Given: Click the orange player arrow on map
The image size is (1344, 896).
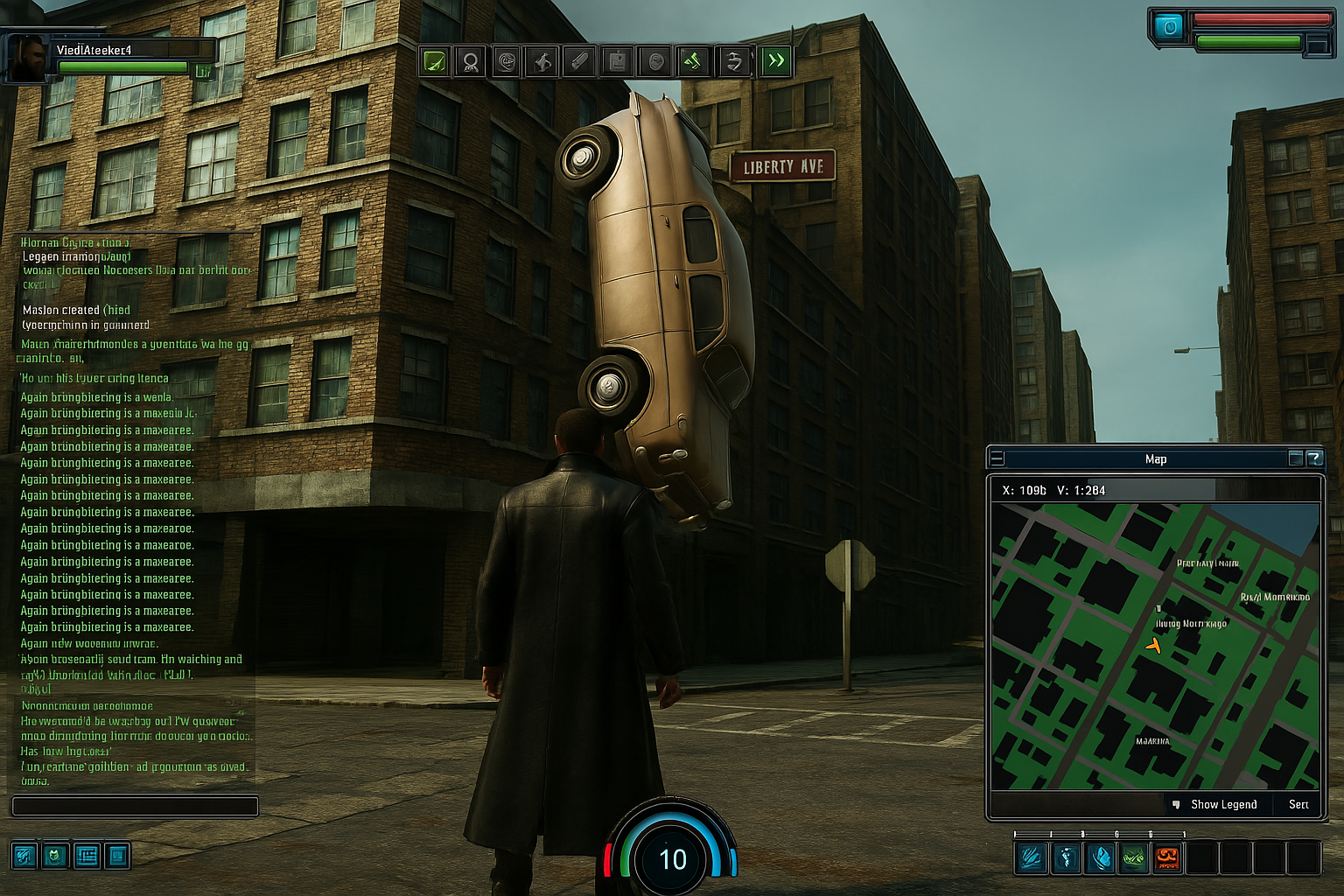Looking at the screenshot, I should pos(1154,646).
